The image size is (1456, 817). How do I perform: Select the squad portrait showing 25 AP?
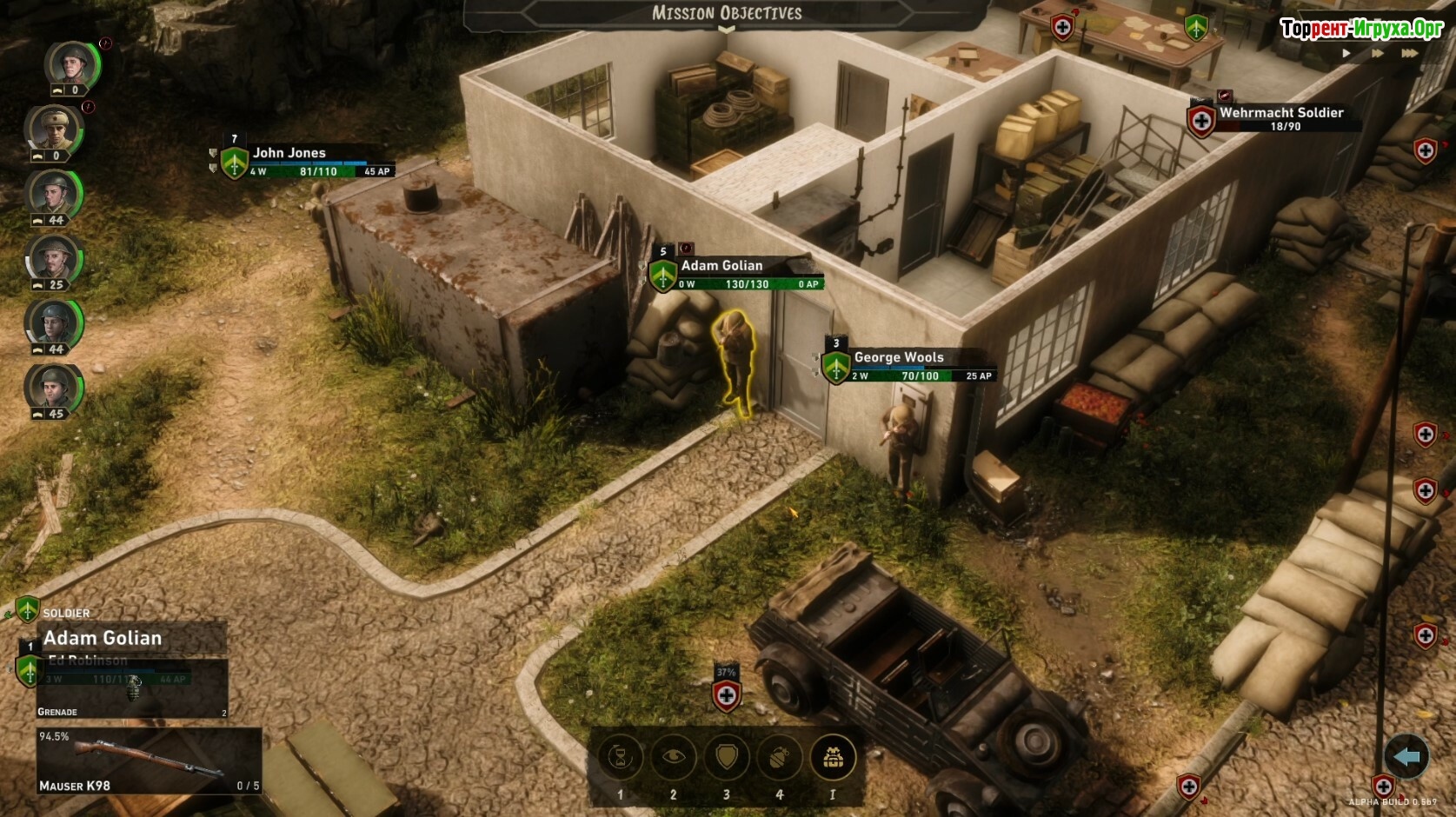(x=54, y=258)
